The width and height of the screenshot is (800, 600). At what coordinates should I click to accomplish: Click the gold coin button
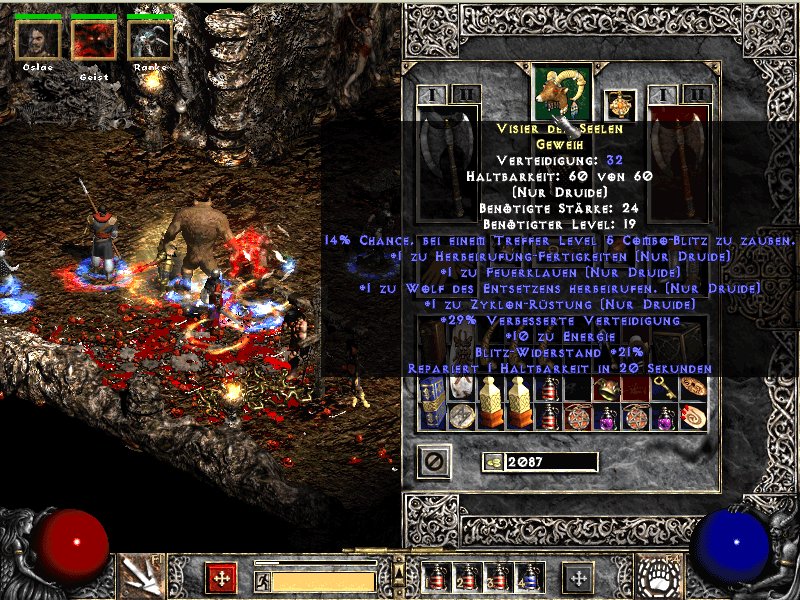point(491,462)
